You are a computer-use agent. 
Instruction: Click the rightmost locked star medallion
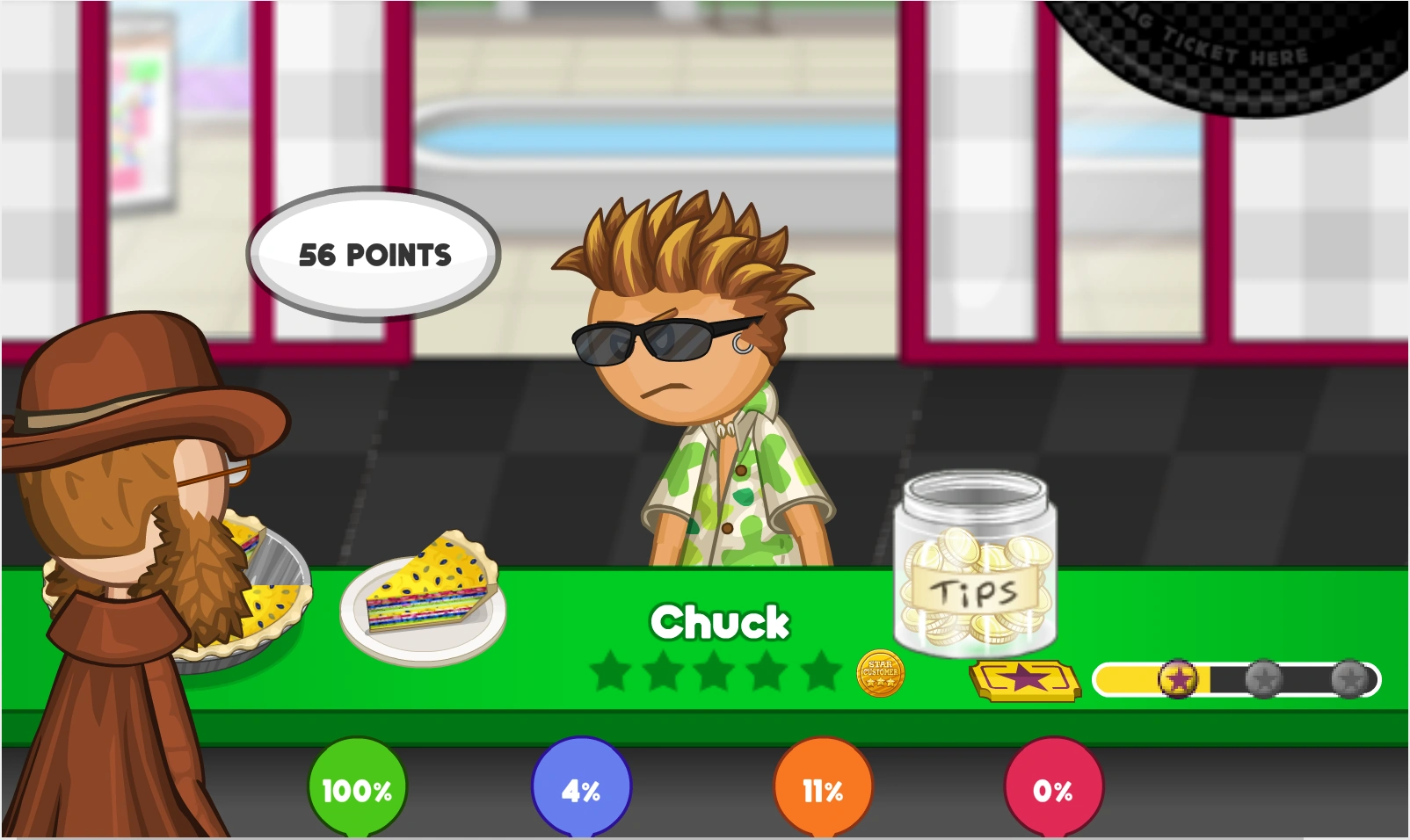click(x=1348, y=677)
